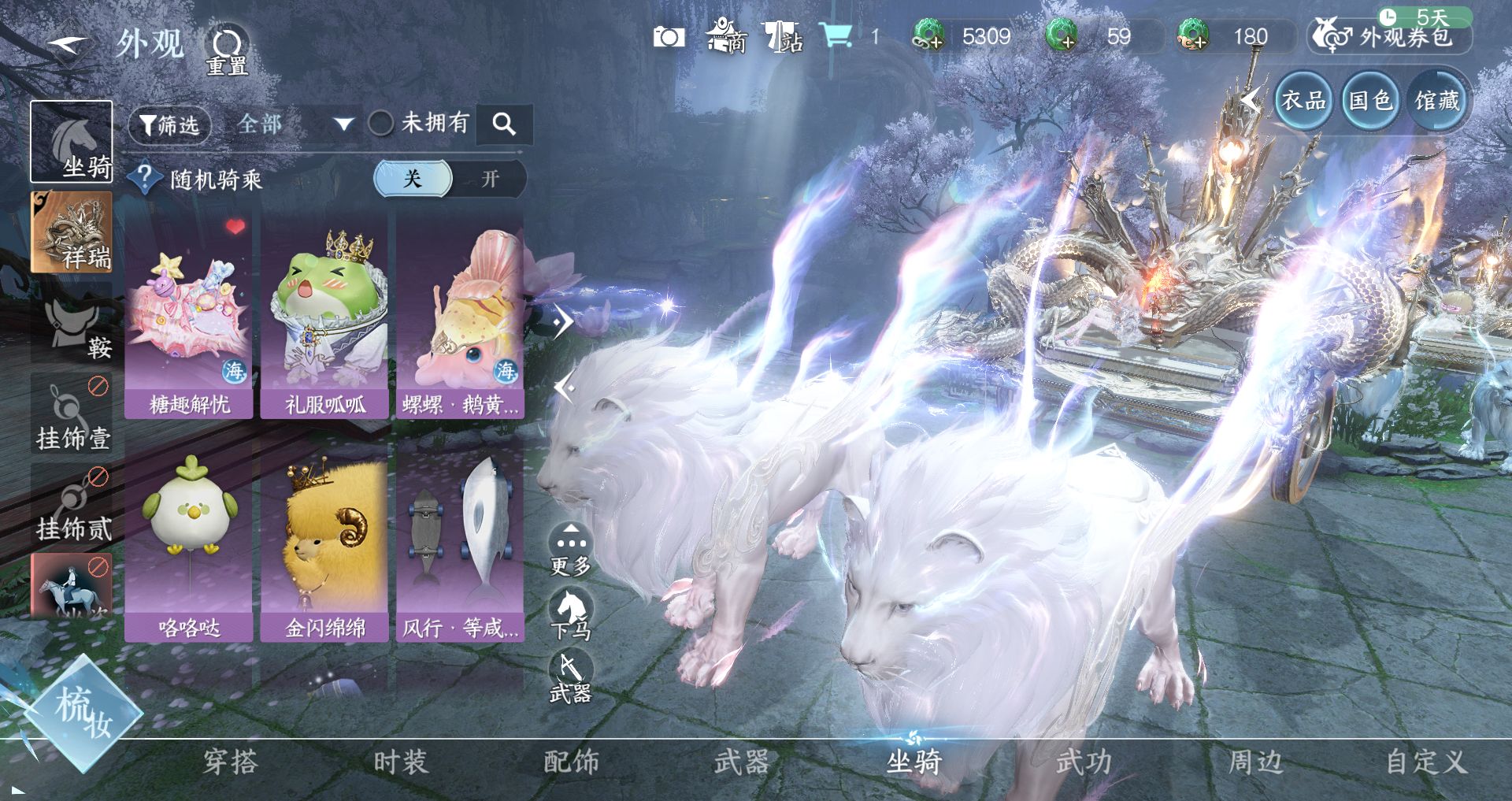1512x801 pixels.
Task: Switch to the 时装 bottom tab
Action: (x=401, y=762)
